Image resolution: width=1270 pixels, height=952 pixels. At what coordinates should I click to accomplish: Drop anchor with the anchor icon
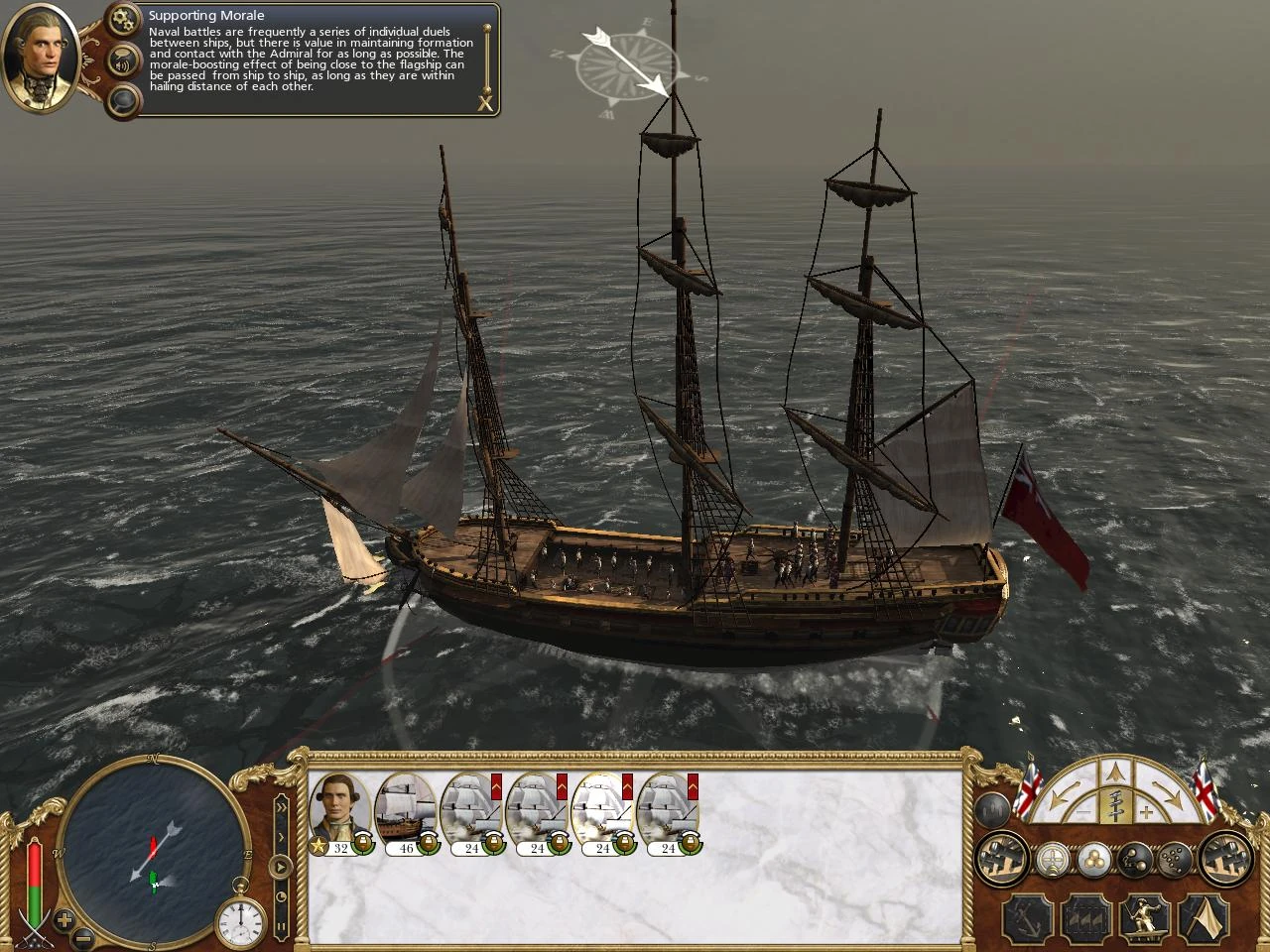point(1027,917)
